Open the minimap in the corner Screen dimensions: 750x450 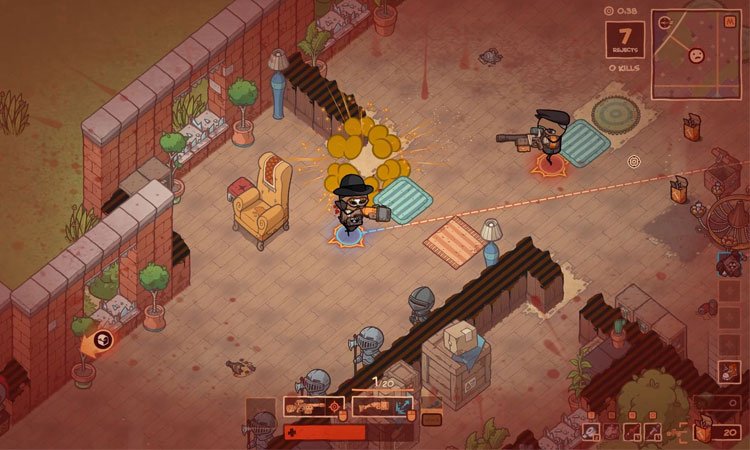click(x=696, y=54)
